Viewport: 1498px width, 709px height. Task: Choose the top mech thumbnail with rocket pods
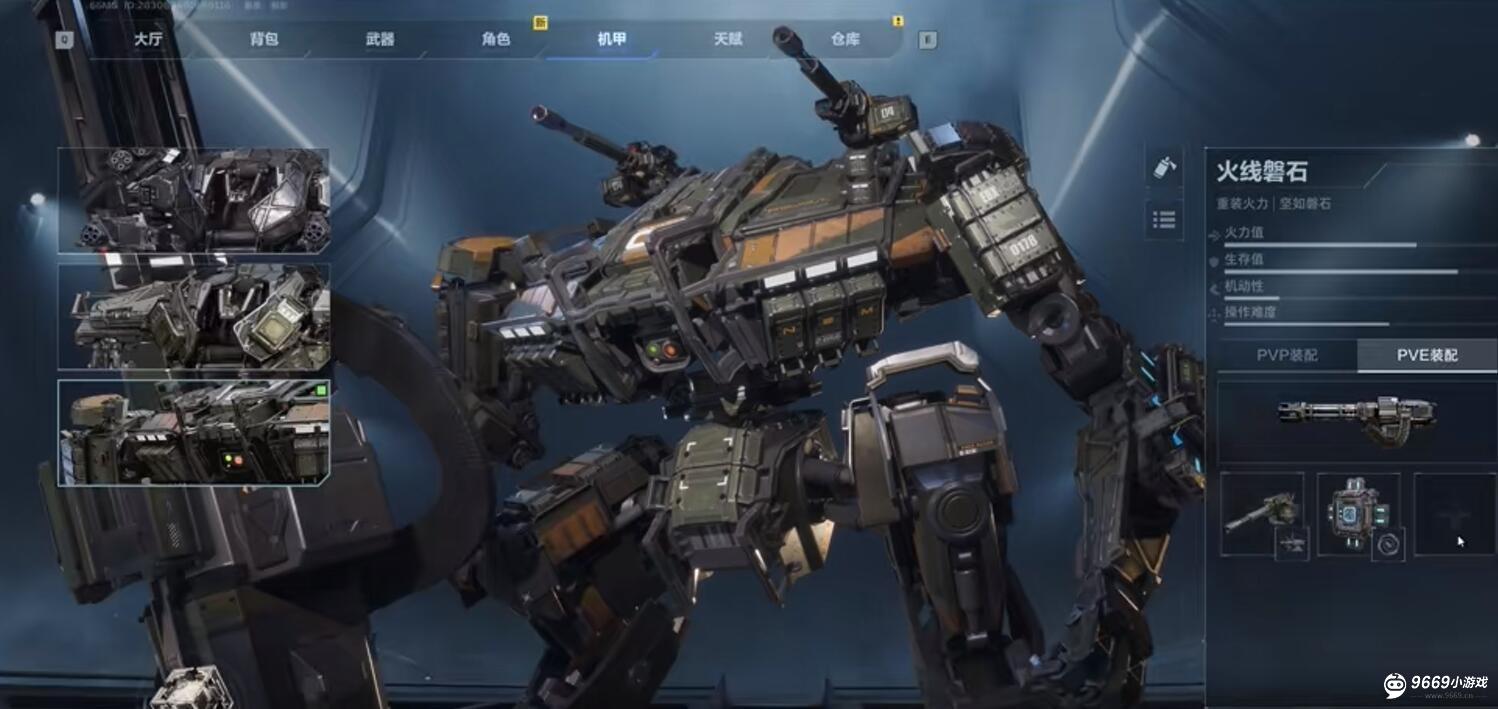194,200
